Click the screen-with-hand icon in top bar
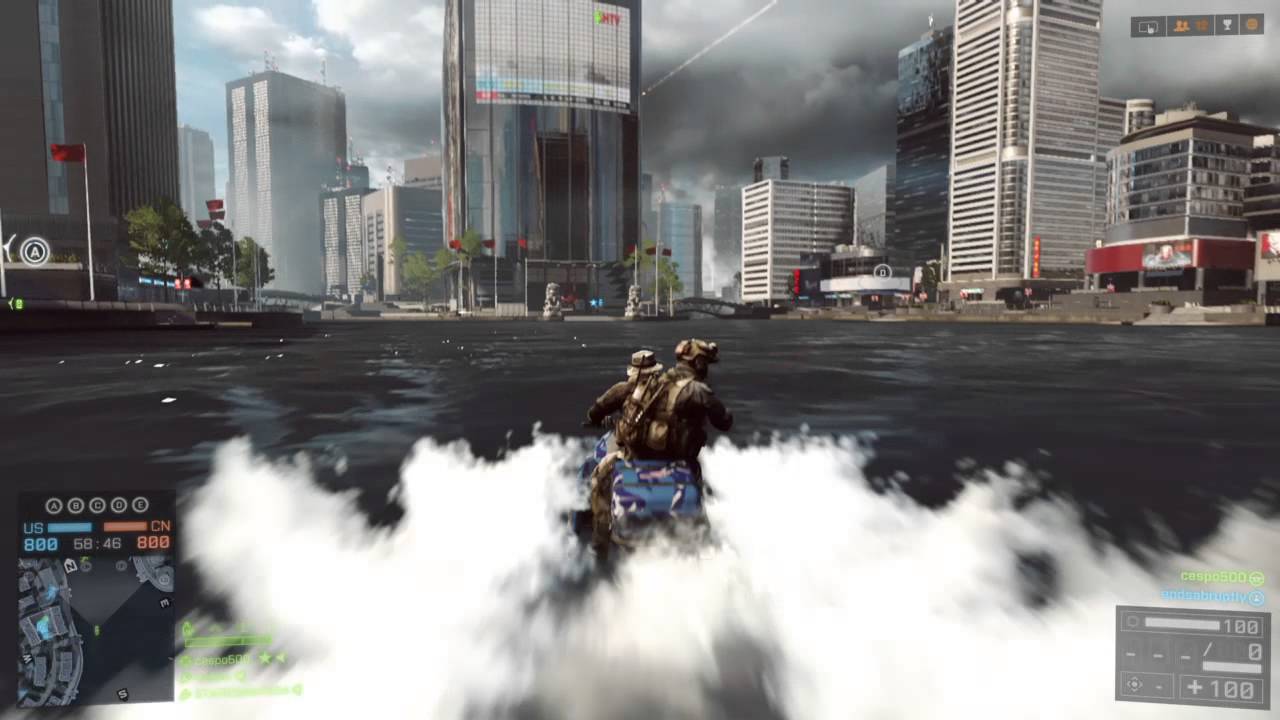 coord(1149,26)
